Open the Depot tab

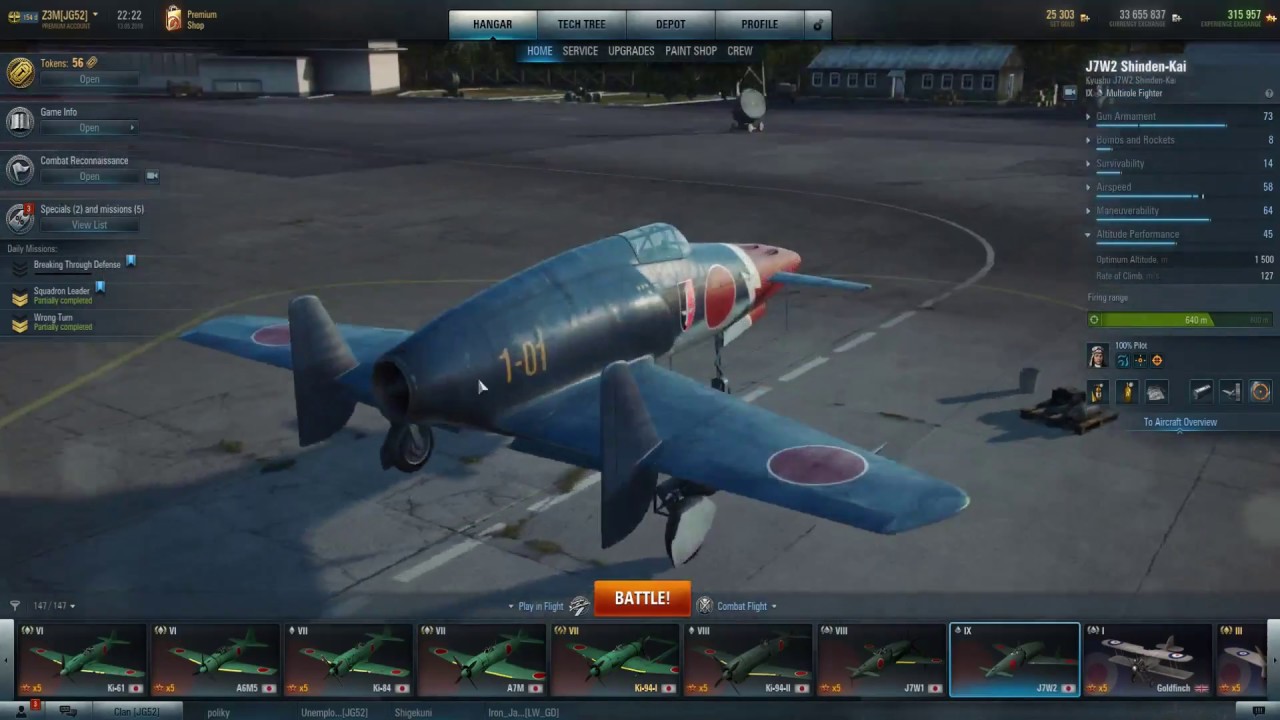point(671,24)
